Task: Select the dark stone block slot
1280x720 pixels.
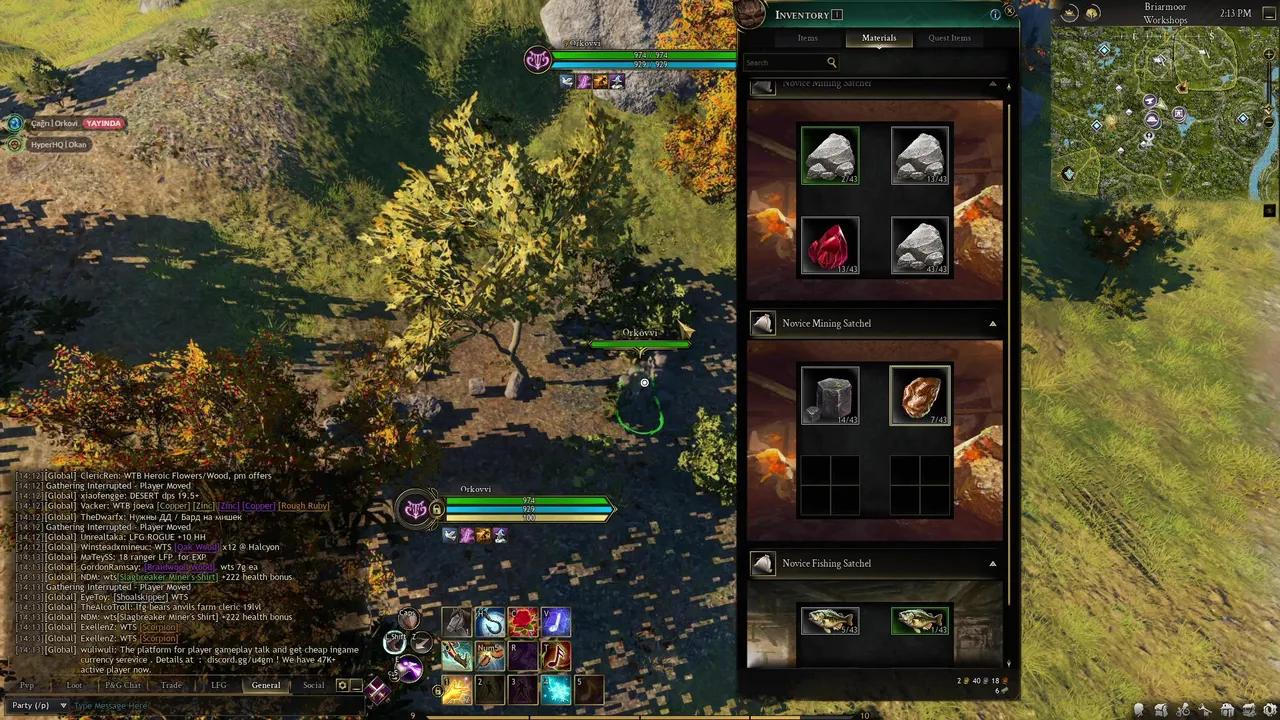Action: (x=829, y=395)
